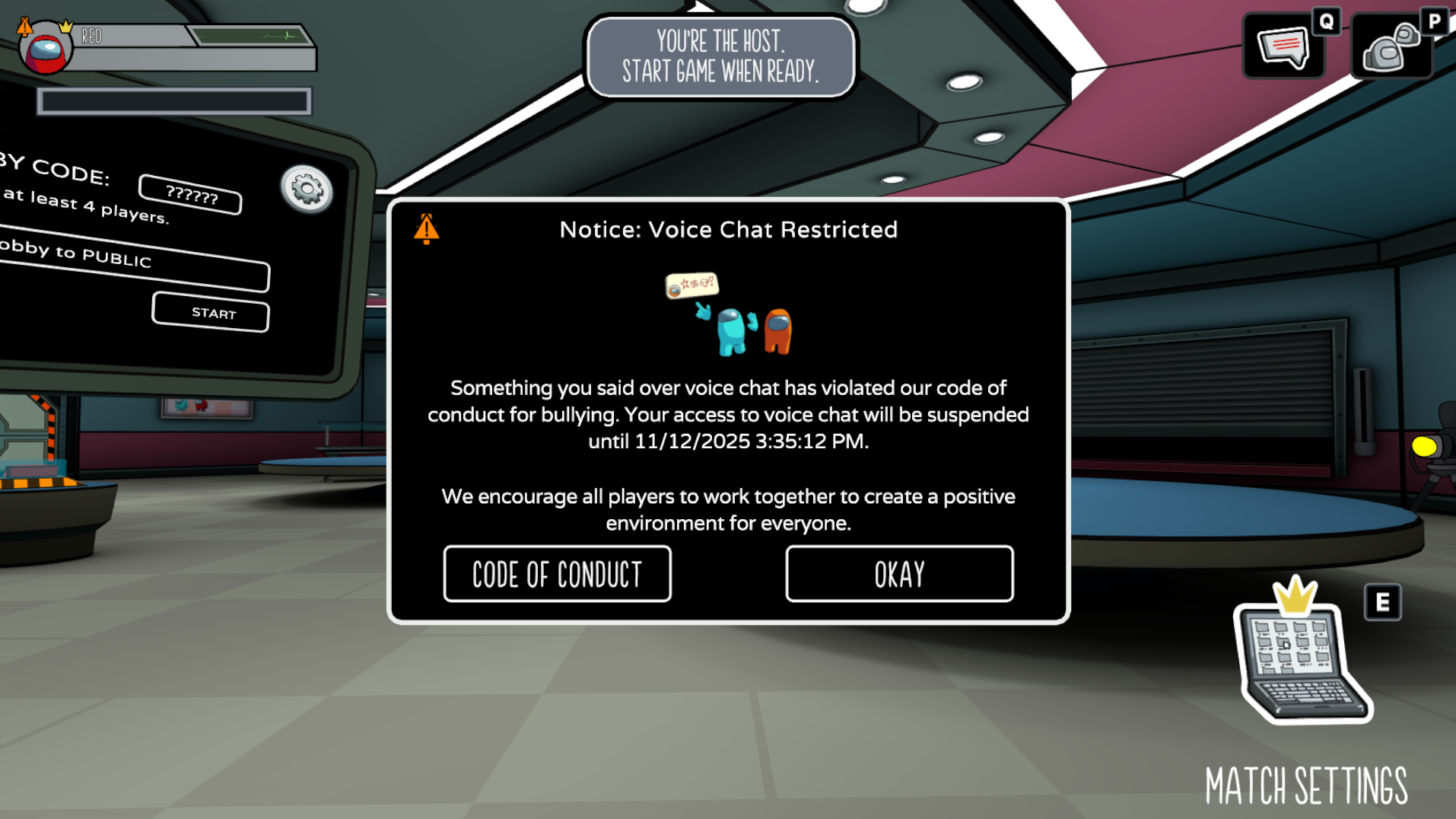The height and width of the screenshot is (819, 1456).
Task: Select the Red player avatar portrait
Action: [x=46, y=49]
